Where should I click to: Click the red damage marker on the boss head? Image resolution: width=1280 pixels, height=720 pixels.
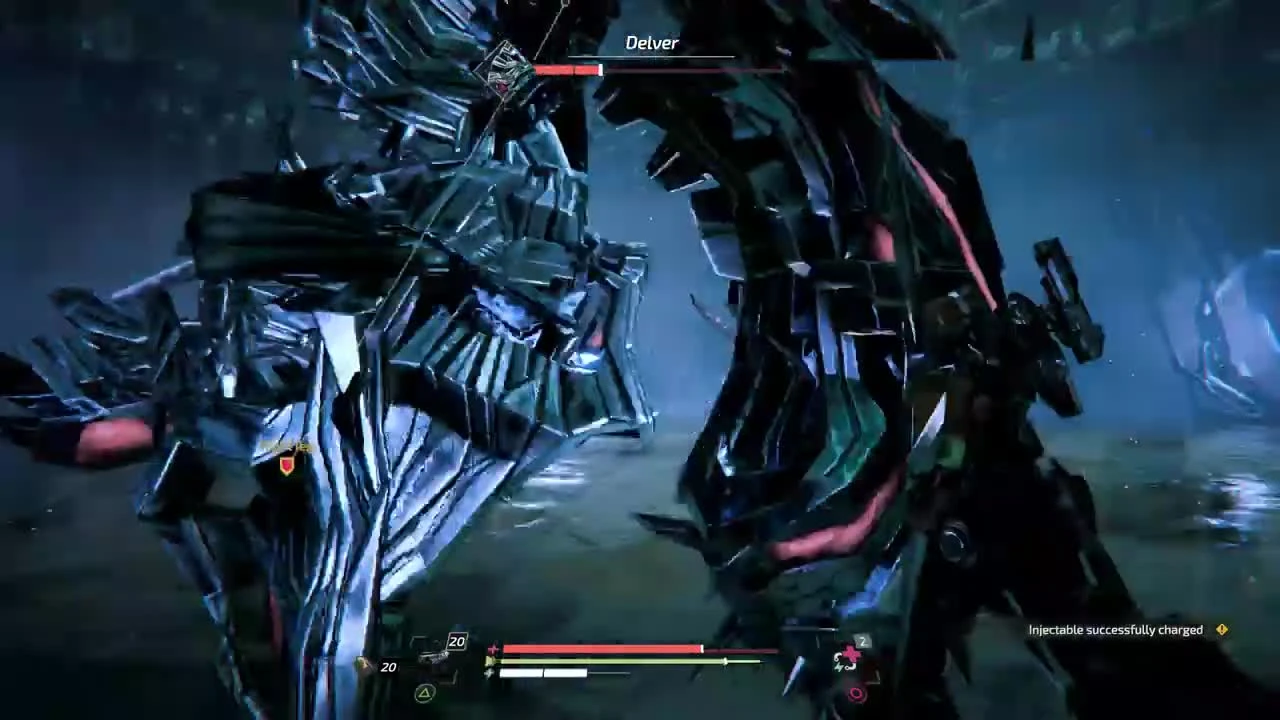(x=501, y=85)
